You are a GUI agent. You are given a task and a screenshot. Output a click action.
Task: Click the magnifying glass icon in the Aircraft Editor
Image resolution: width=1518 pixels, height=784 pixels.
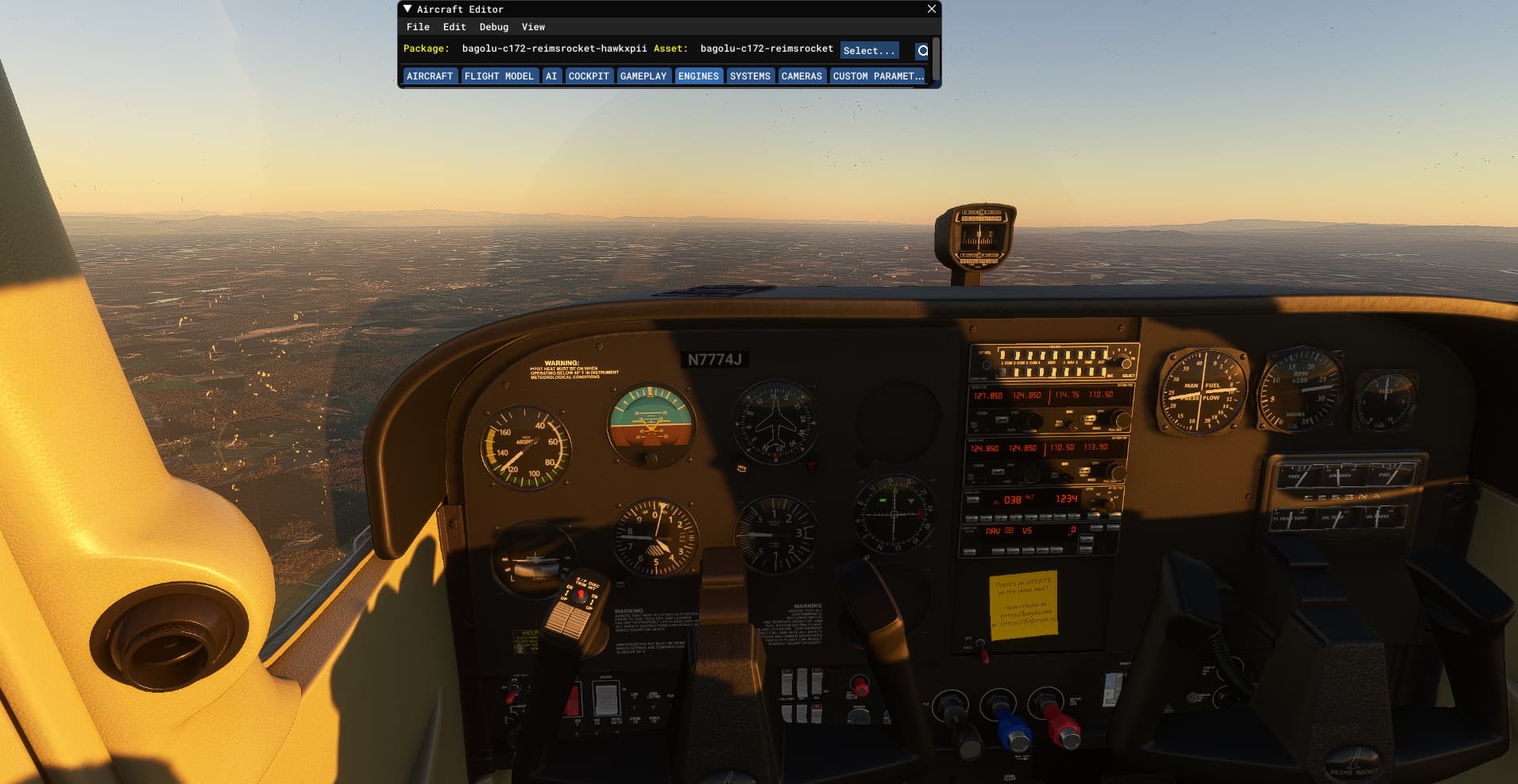[x=921, y=50]
